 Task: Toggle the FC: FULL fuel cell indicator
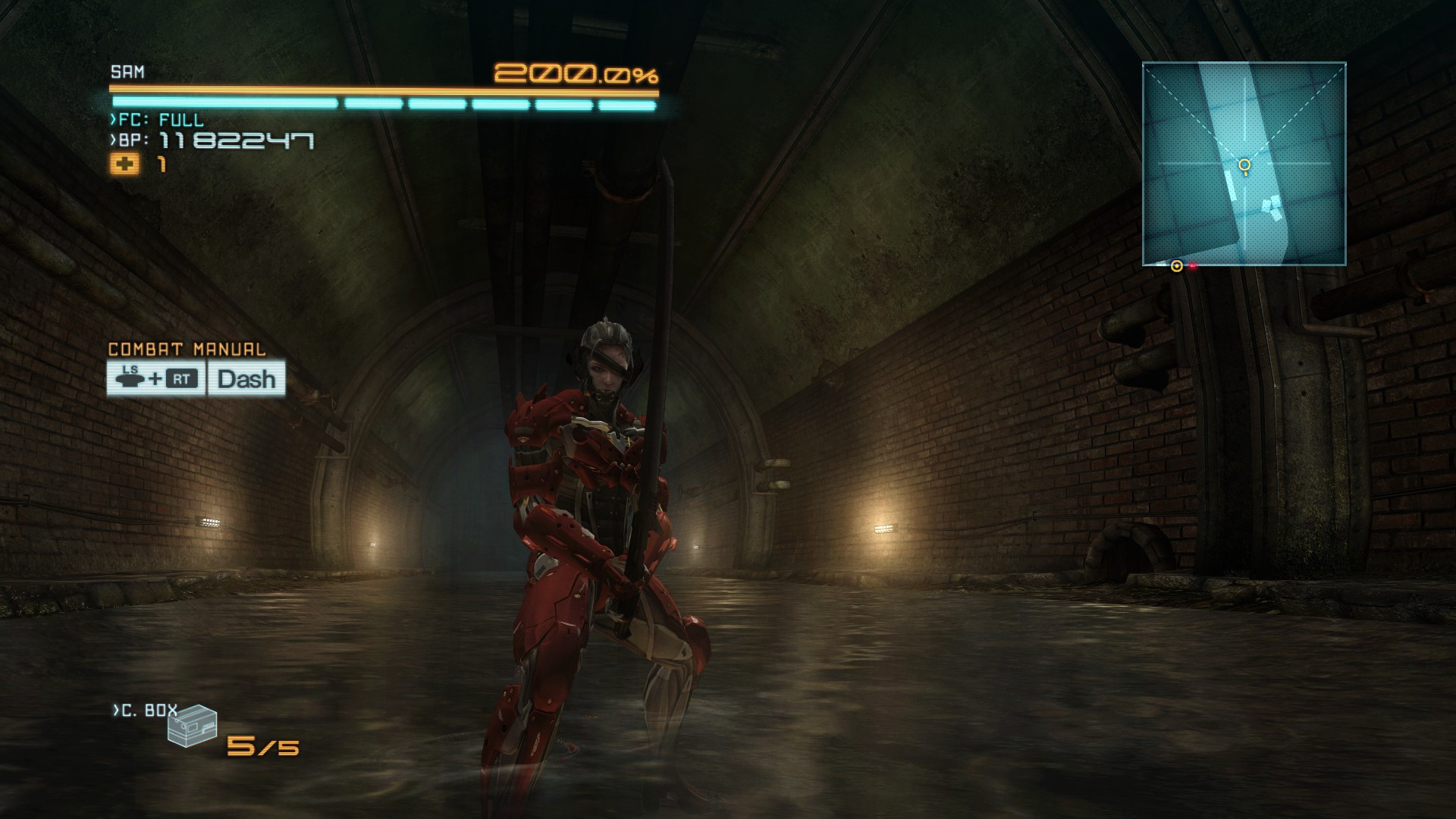pyautogui.click(x=158, y=119)
